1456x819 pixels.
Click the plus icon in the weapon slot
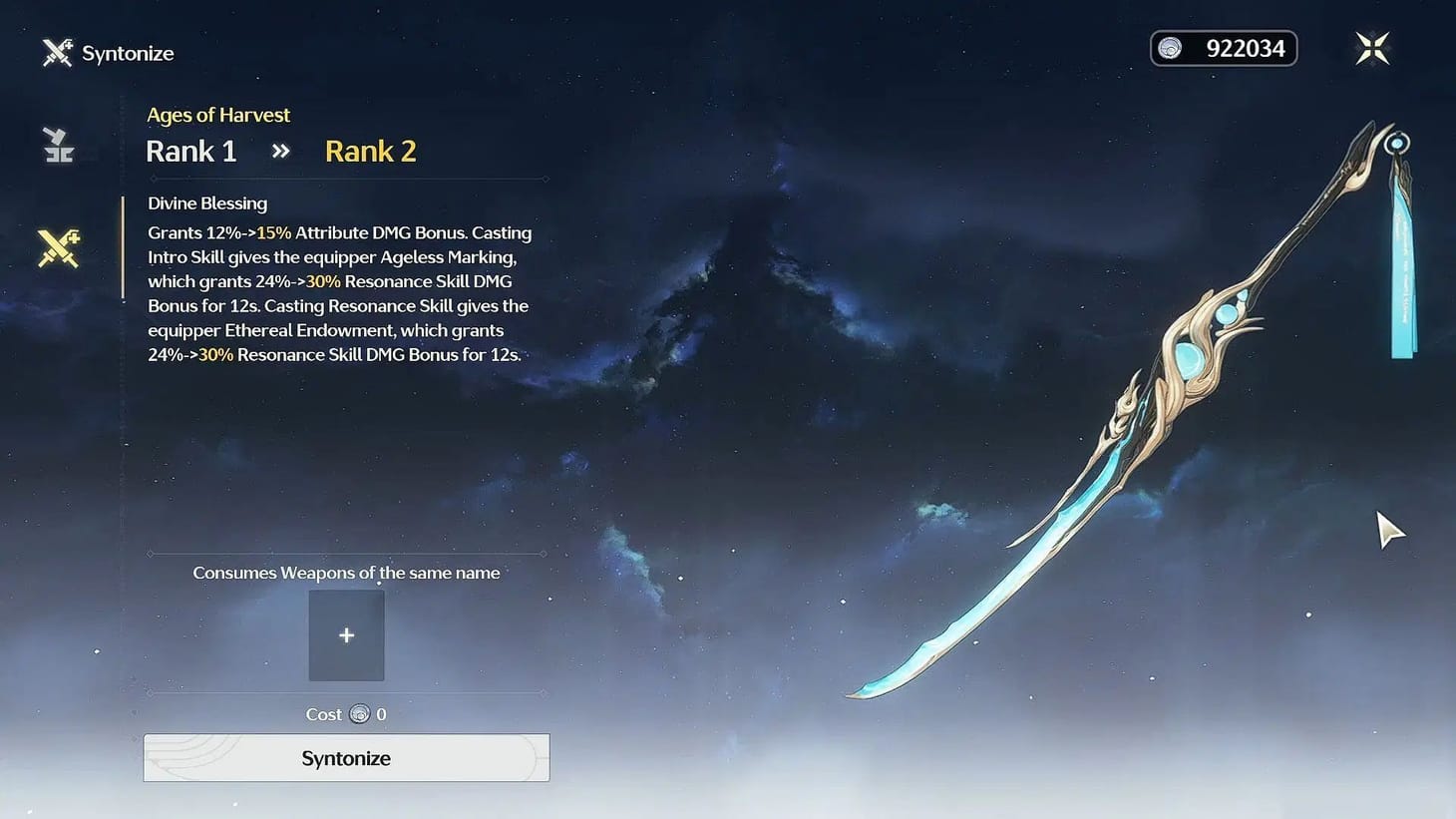pos(346,634)
